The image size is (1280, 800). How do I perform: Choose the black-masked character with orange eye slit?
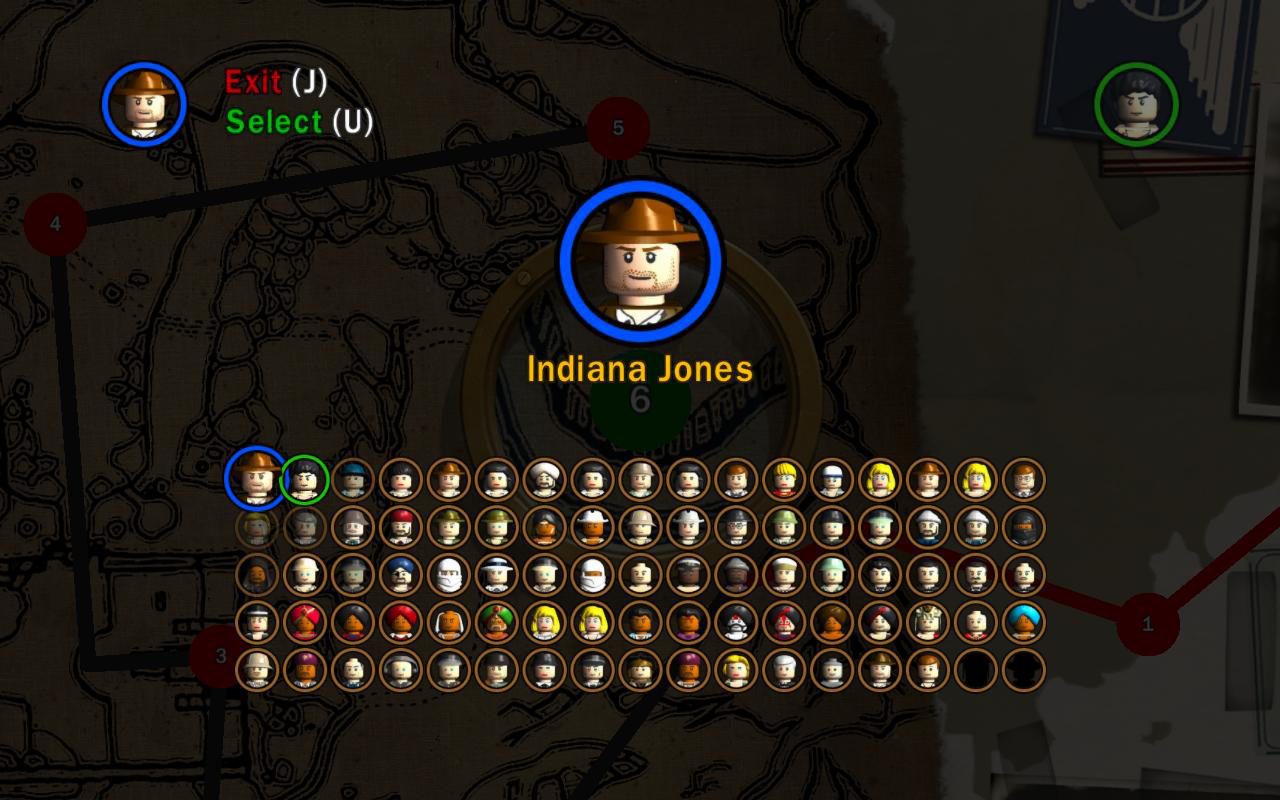pos(1024,527)
